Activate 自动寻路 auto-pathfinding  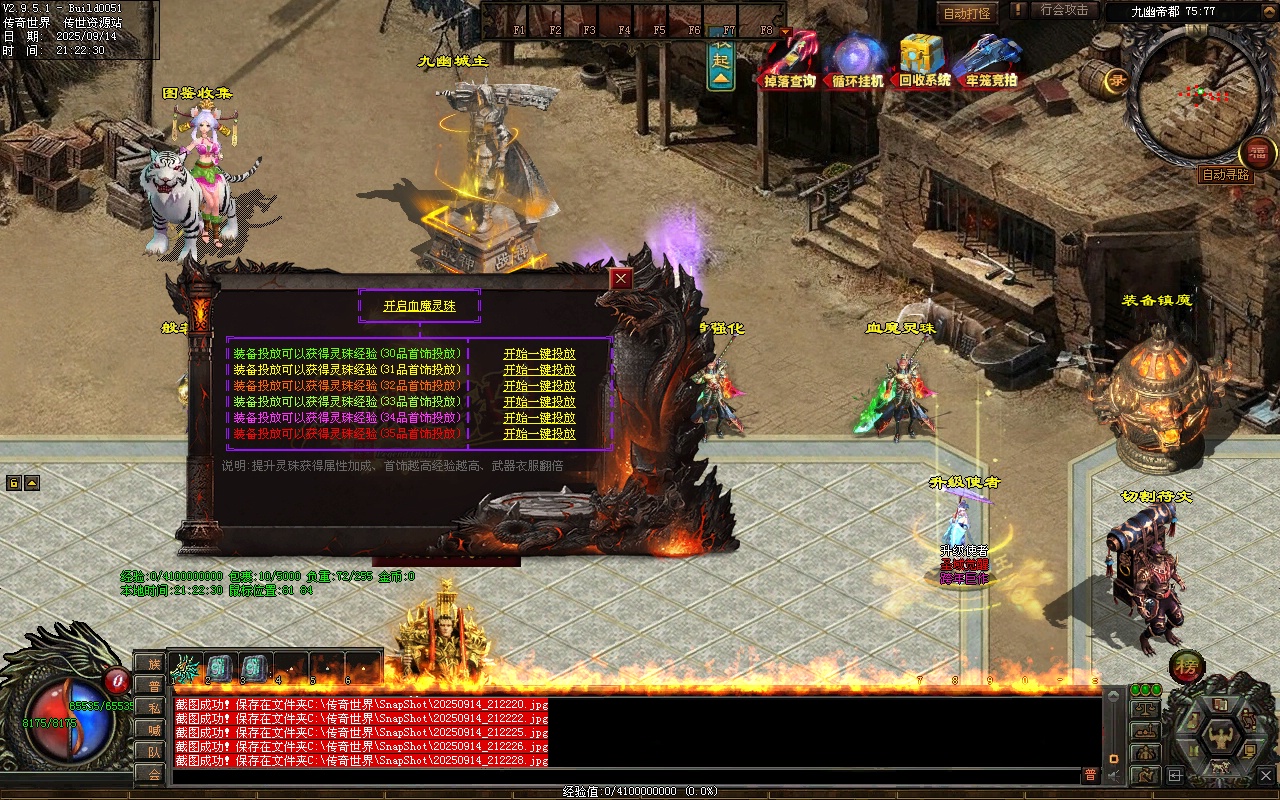tap(1226, 175)
